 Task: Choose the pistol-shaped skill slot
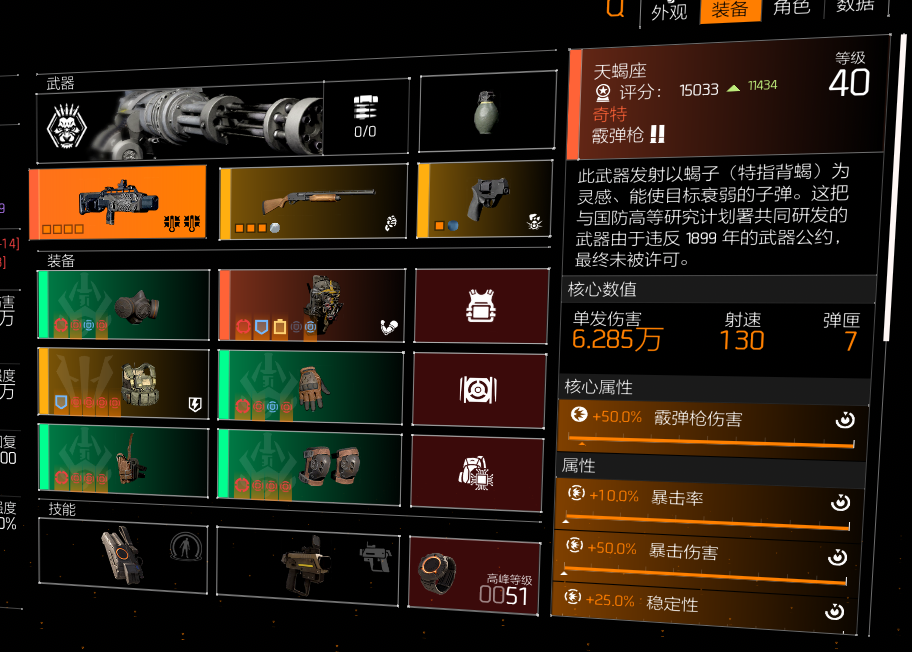point(312,563)
